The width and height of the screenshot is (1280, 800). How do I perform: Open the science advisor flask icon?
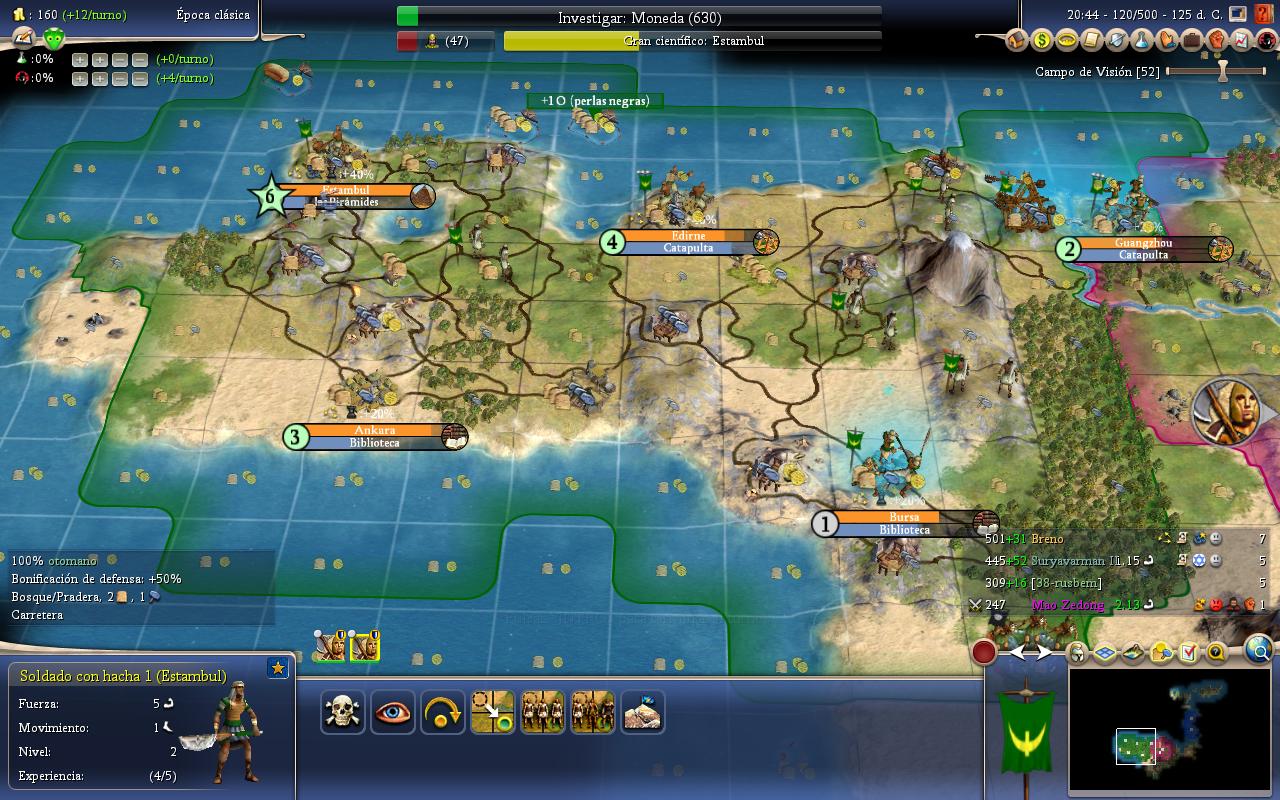click(1142, 41)
